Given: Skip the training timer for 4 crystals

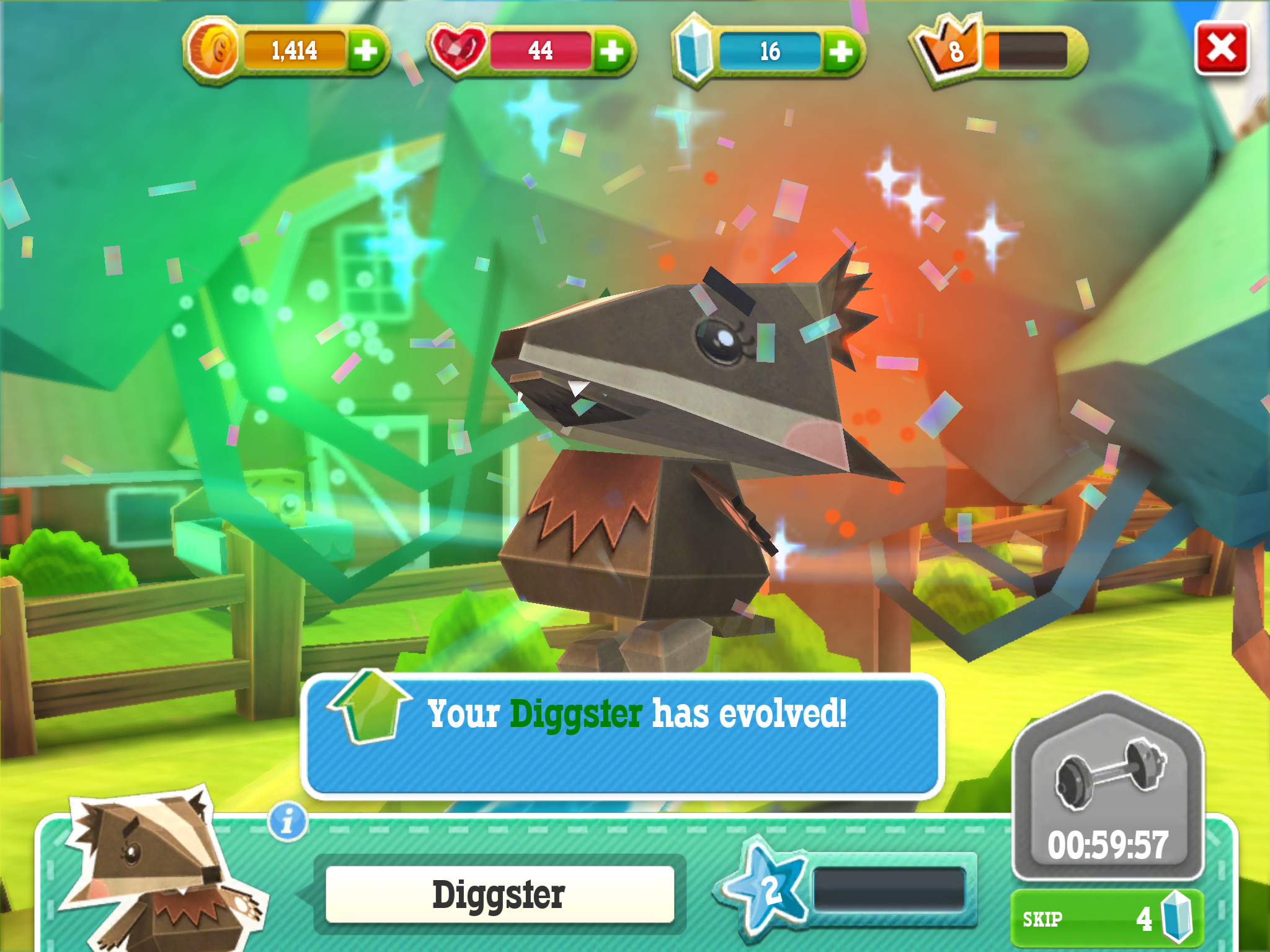Looking at the screenshot, I should coord(1108,919).
